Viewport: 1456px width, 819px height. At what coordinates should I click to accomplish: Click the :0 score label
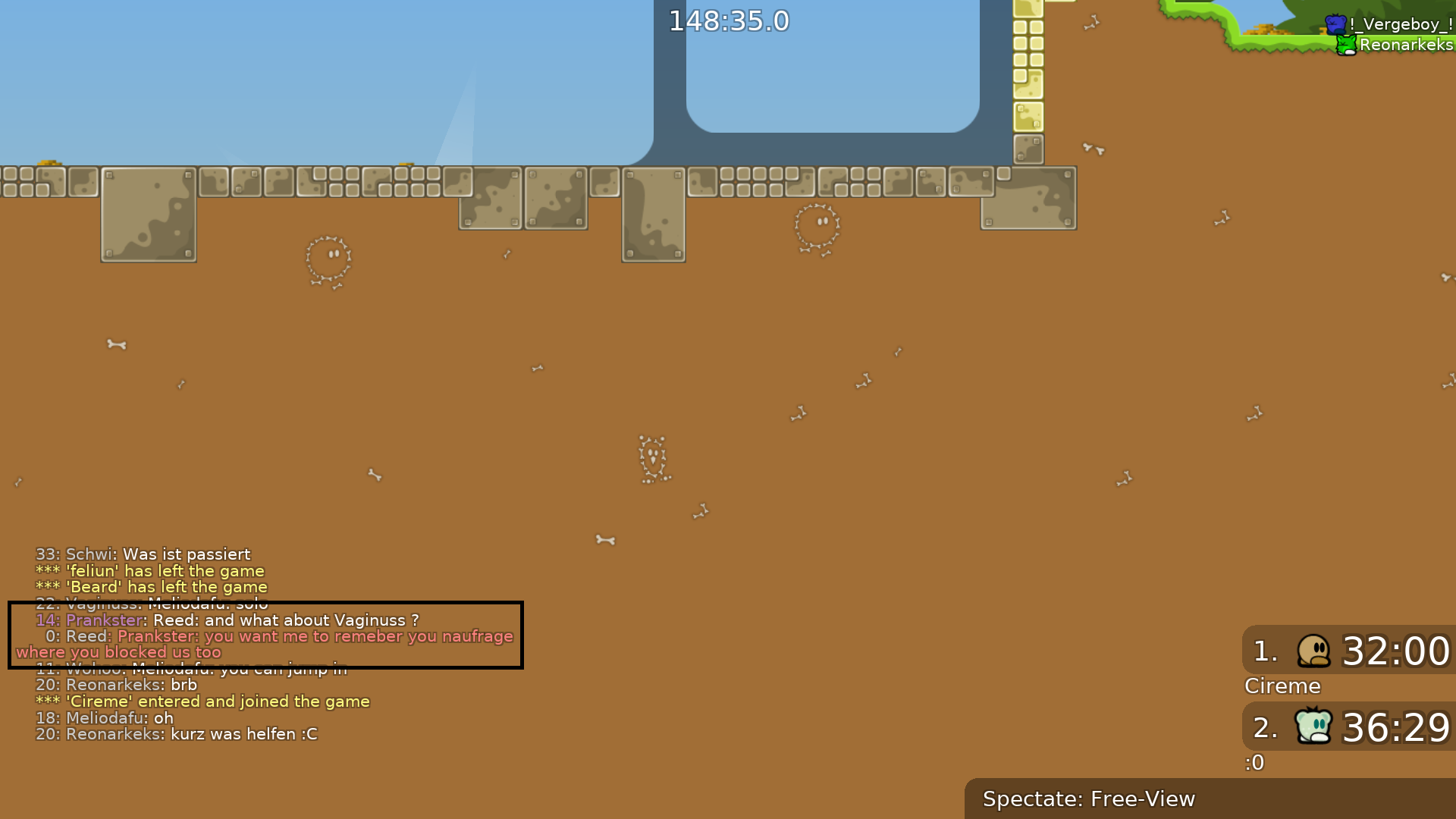(1254, 762)
